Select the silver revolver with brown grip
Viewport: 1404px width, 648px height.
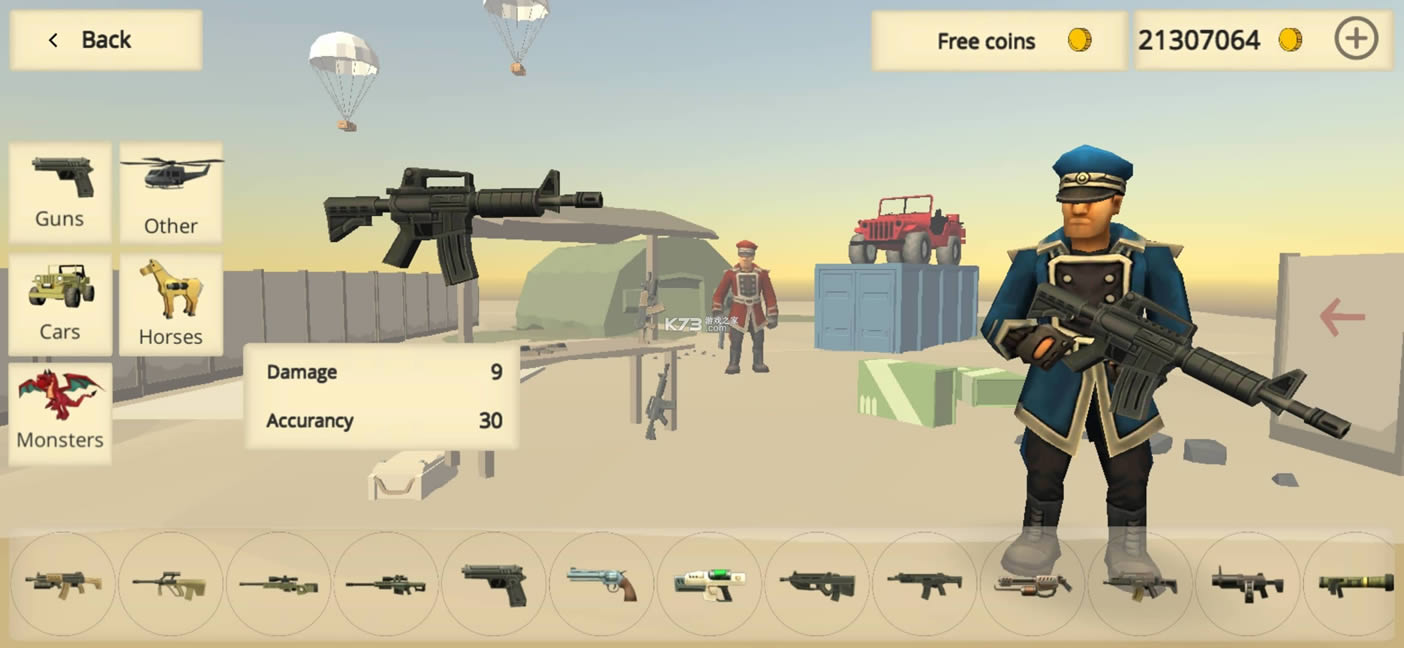click(x=601, y=584)
